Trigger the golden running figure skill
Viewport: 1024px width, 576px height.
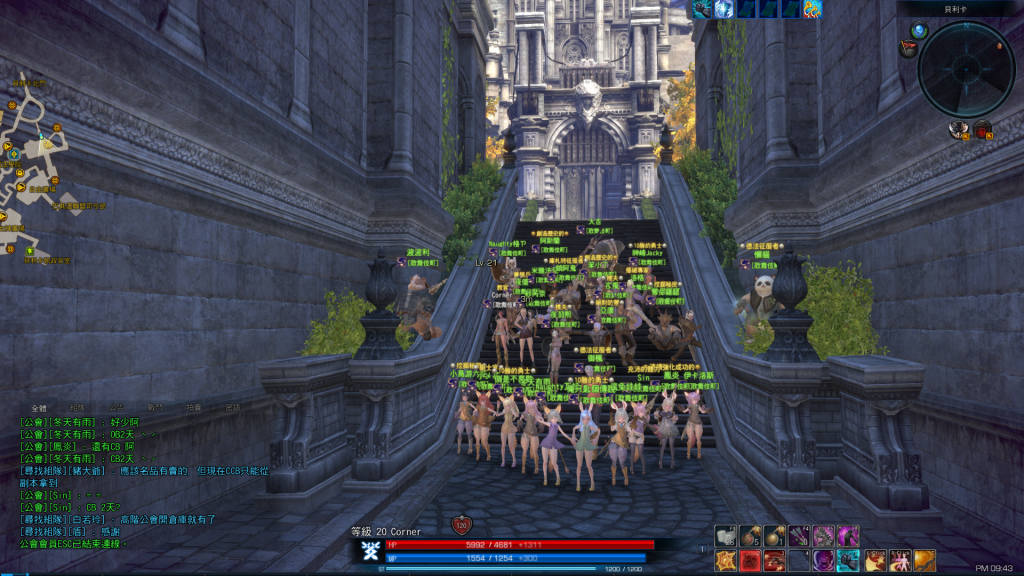click(923, 560)
